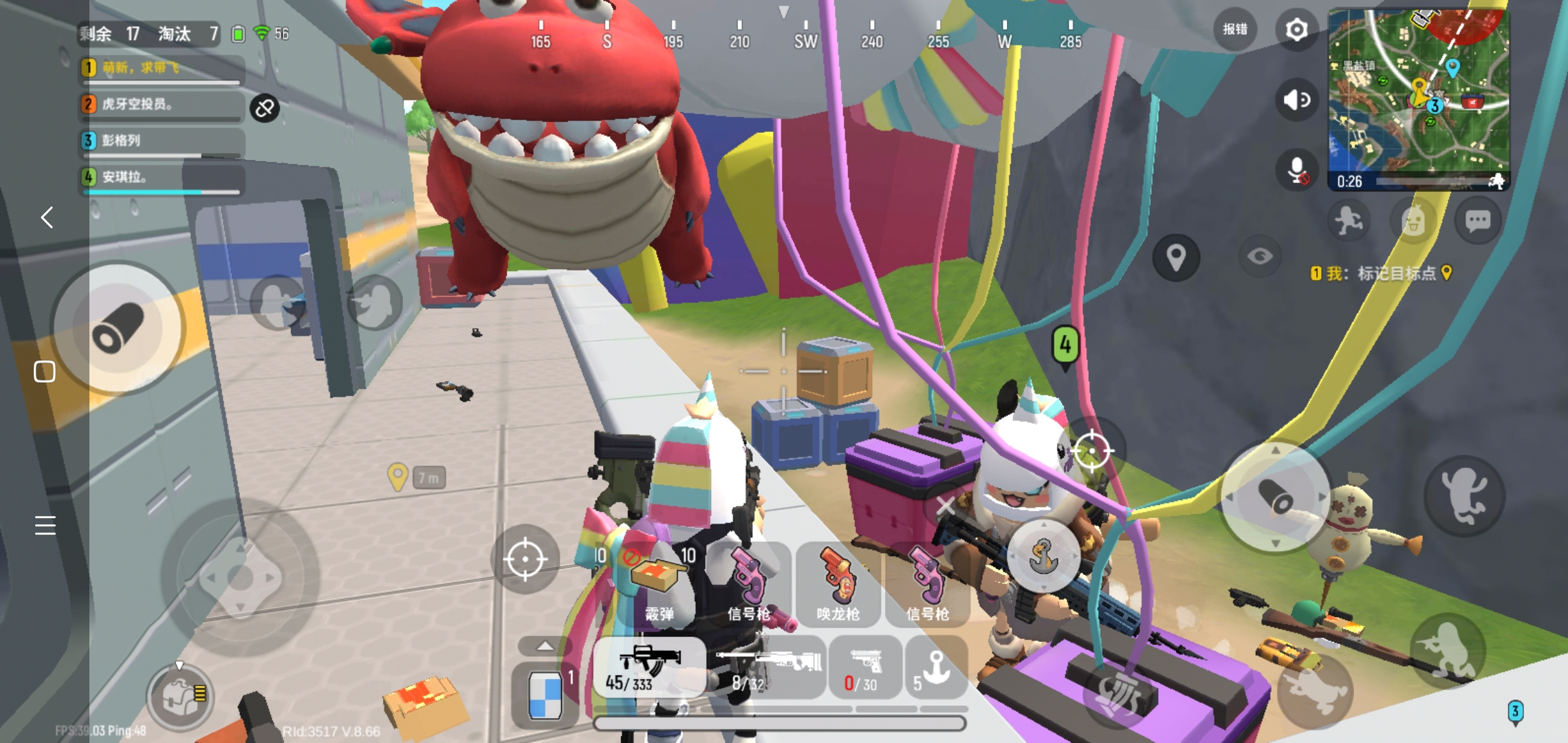The height and width of the screenshot is (743, 1568).
Task: Open the minimap
Action: (1418, 96)
